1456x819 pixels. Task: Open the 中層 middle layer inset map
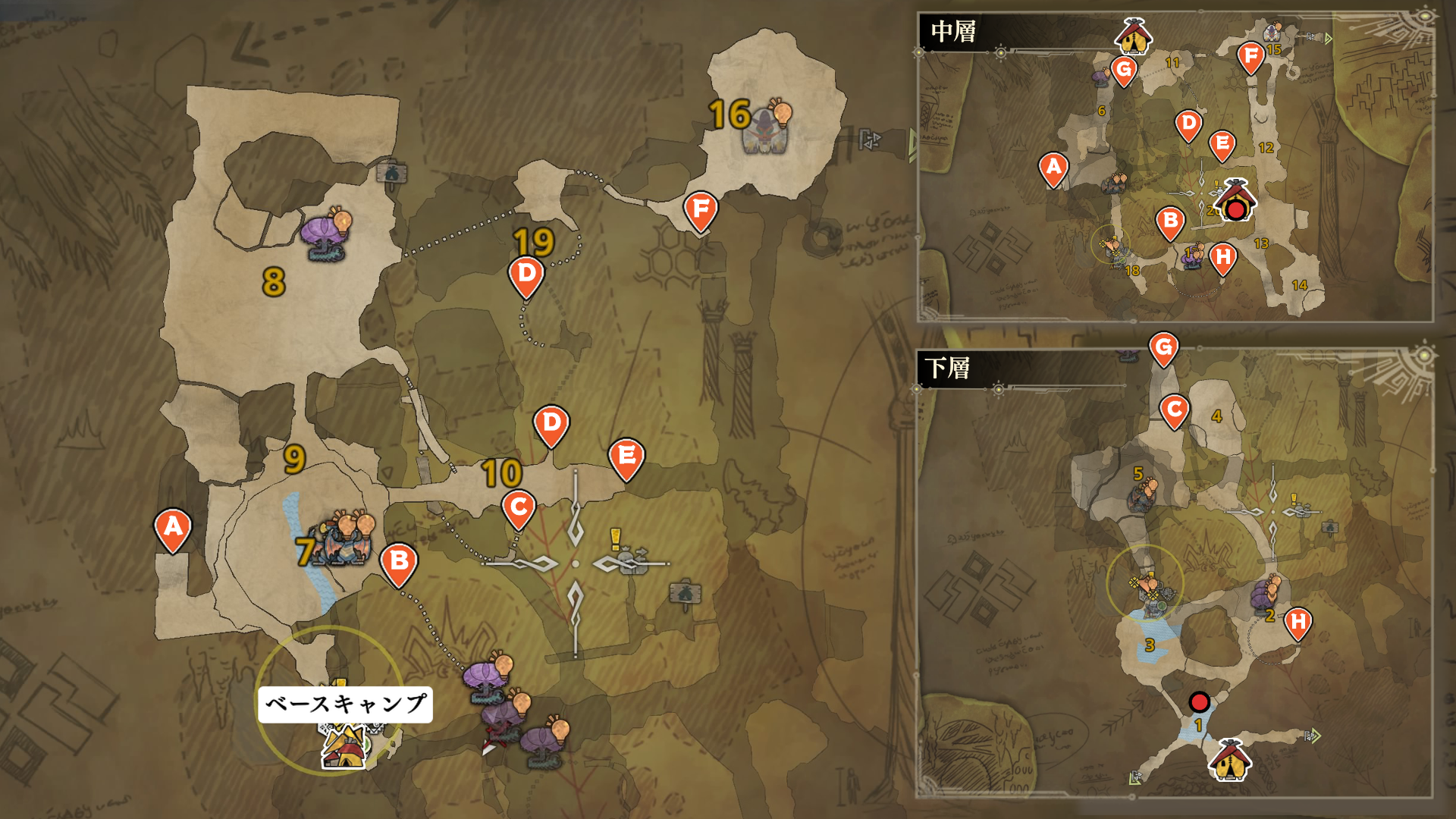pyautogui.click(x=953, y=32)
